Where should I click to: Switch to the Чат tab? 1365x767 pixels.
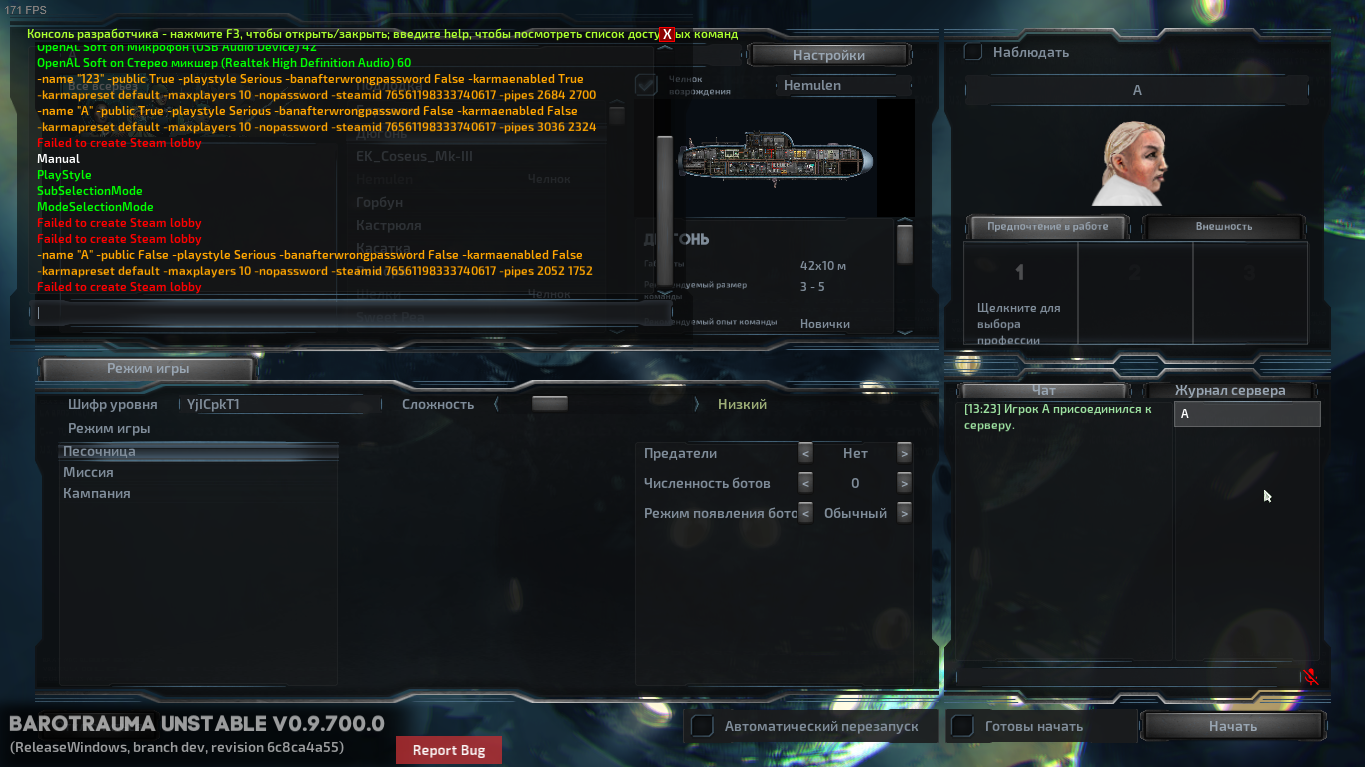(1043, 390)
